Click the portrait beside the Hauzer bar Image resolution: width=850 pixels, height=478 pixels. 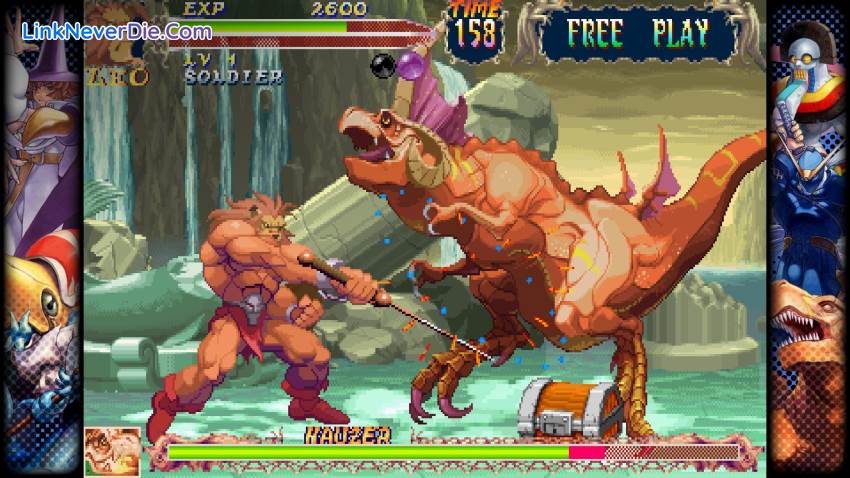112,450
